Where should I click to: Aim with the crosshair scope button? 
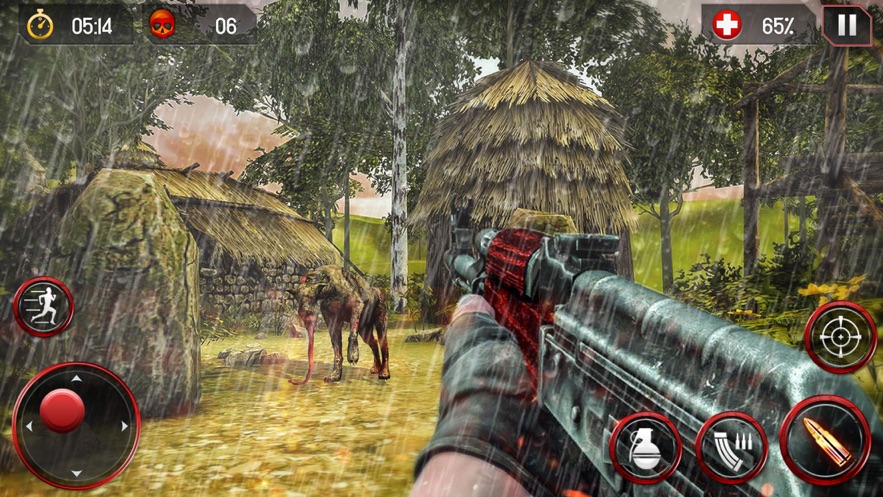click(x=839, y=338)
